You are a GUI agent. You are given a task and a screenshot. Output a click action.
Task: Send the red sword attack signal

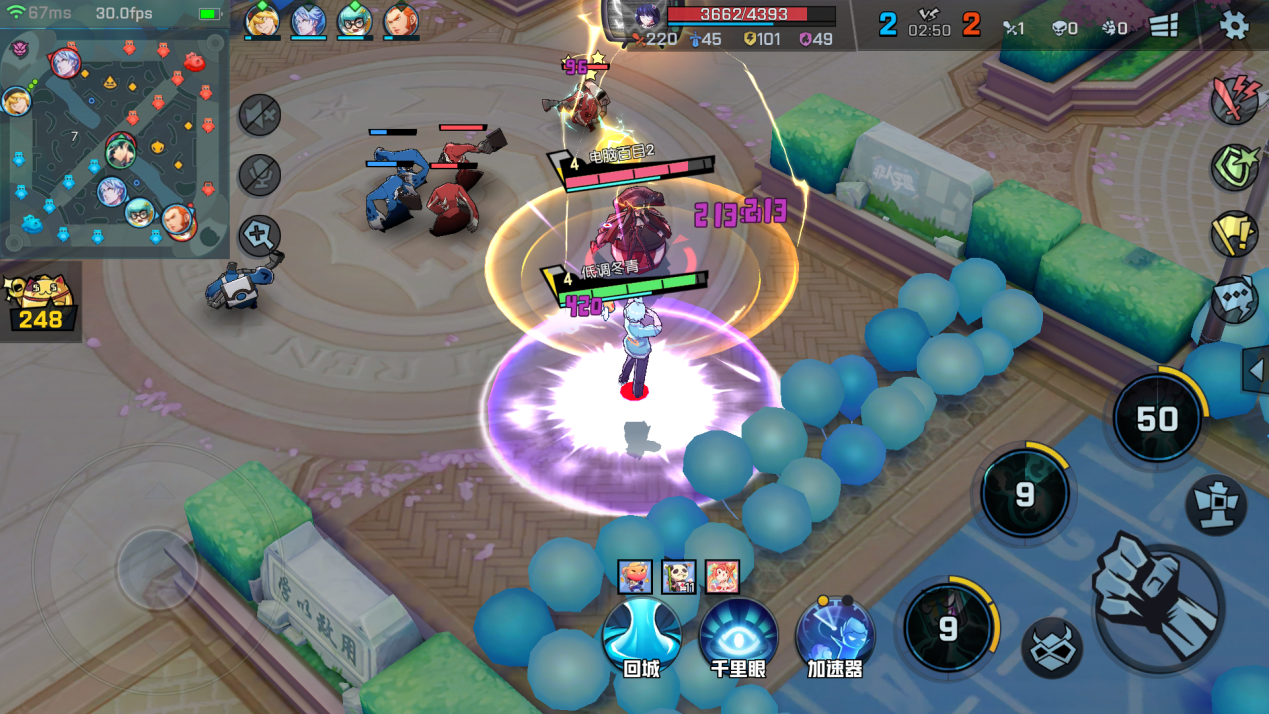(x=1234, y=100)
